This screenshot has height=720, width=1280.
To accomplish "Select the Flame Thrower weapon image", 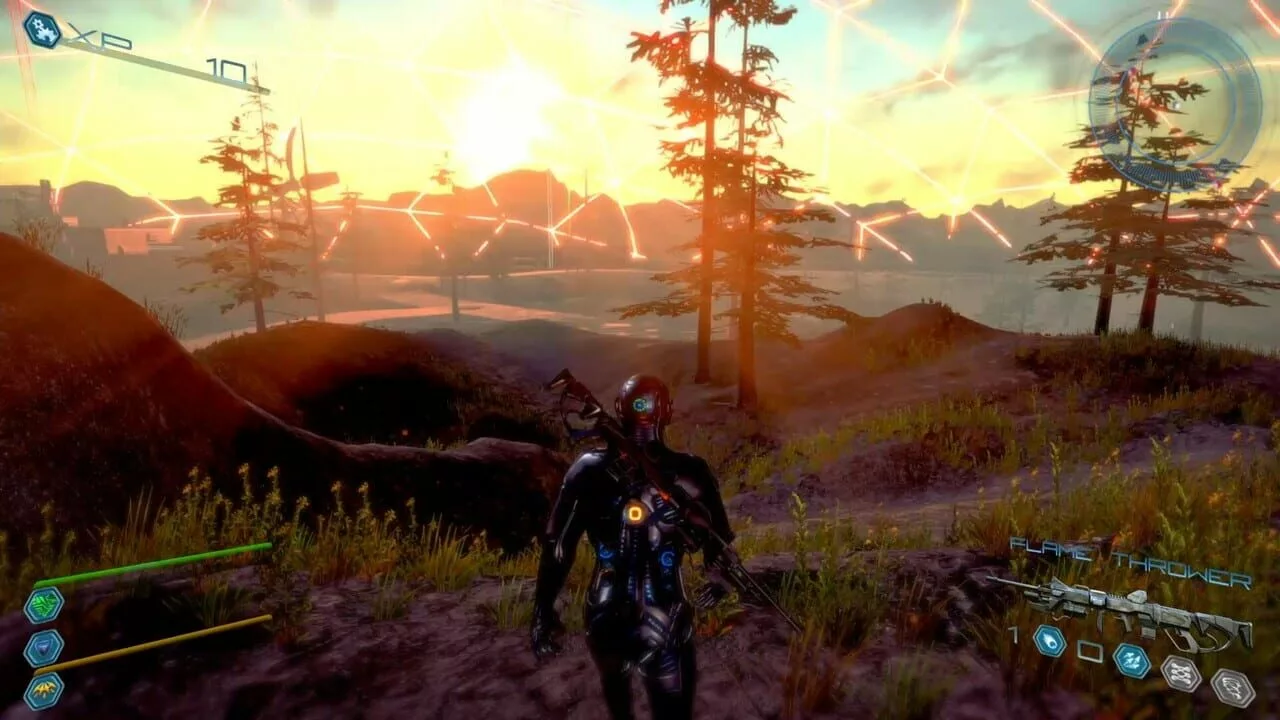I will point(1125,612).
